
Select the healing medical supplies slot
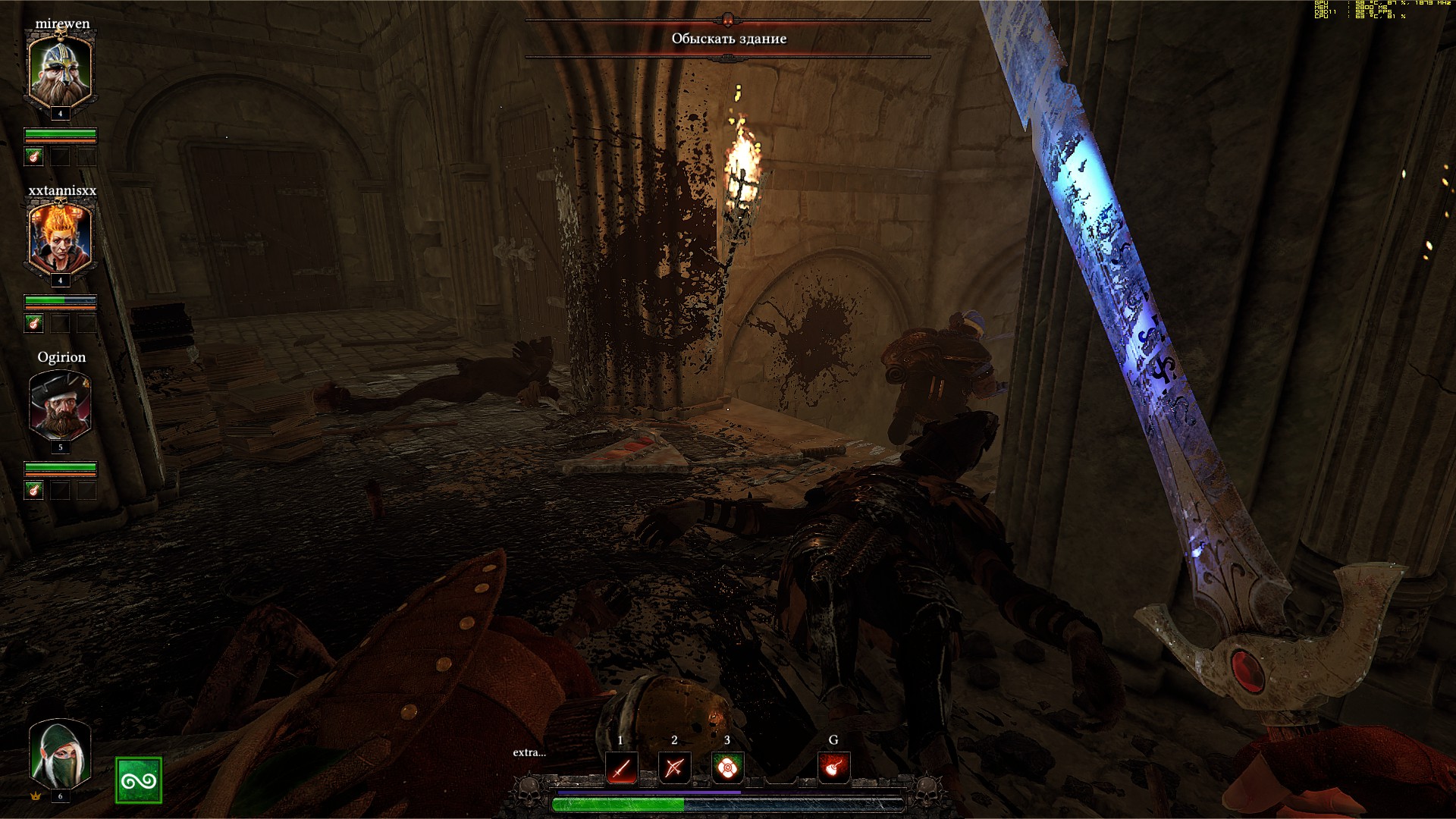(727, 769)
